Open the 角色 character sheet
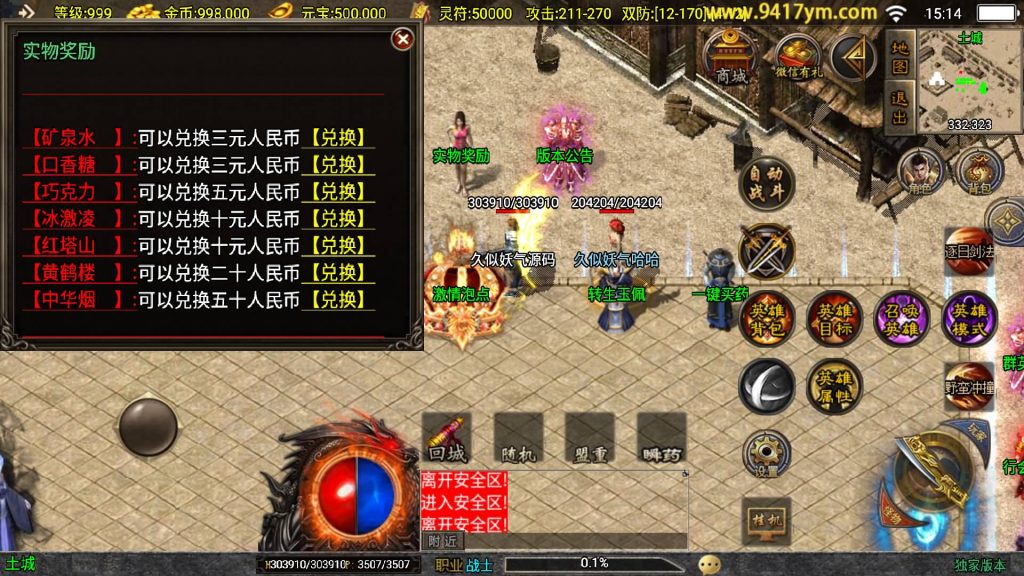 tap(920, 172)
